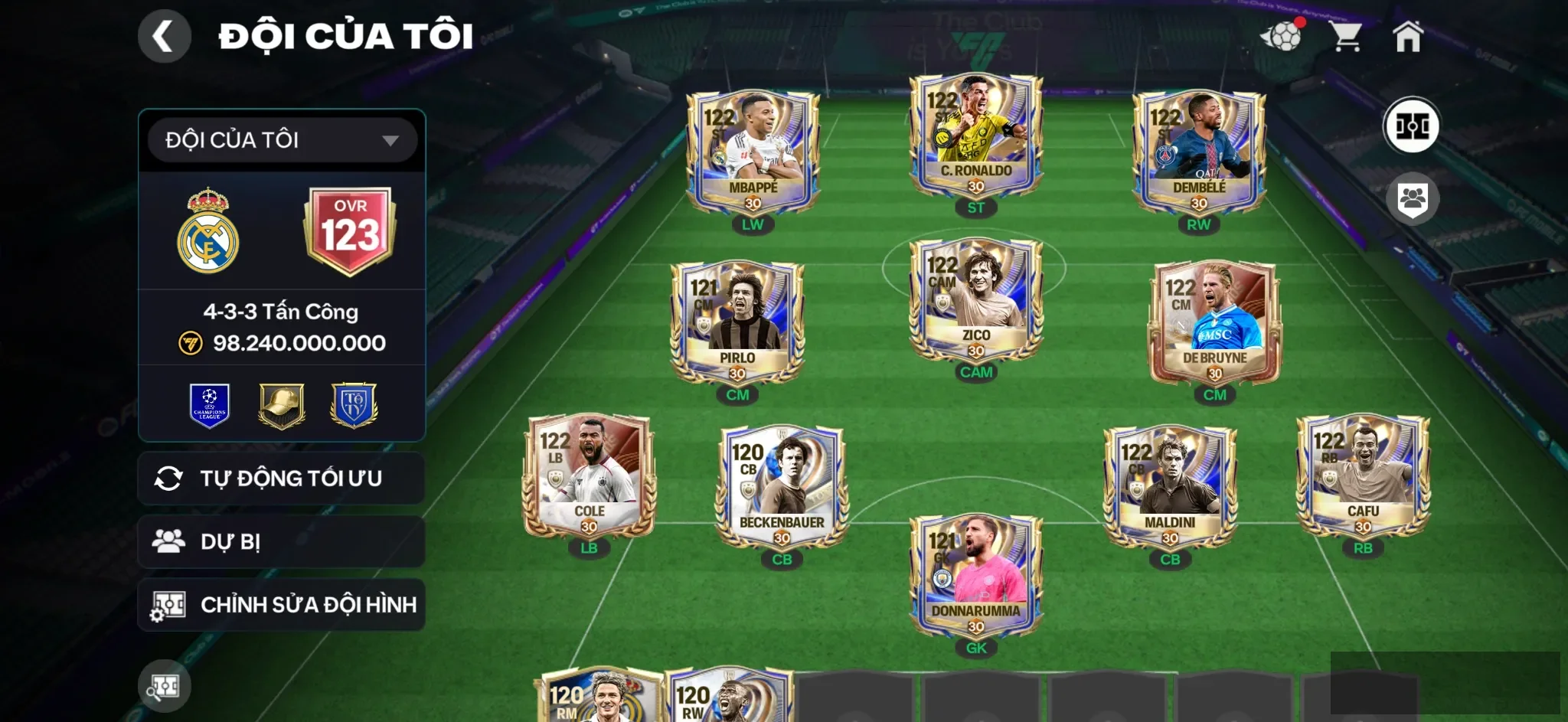Select the formation pitch view icon
The image size is (1568, 722).
[x=1411, y=126]
